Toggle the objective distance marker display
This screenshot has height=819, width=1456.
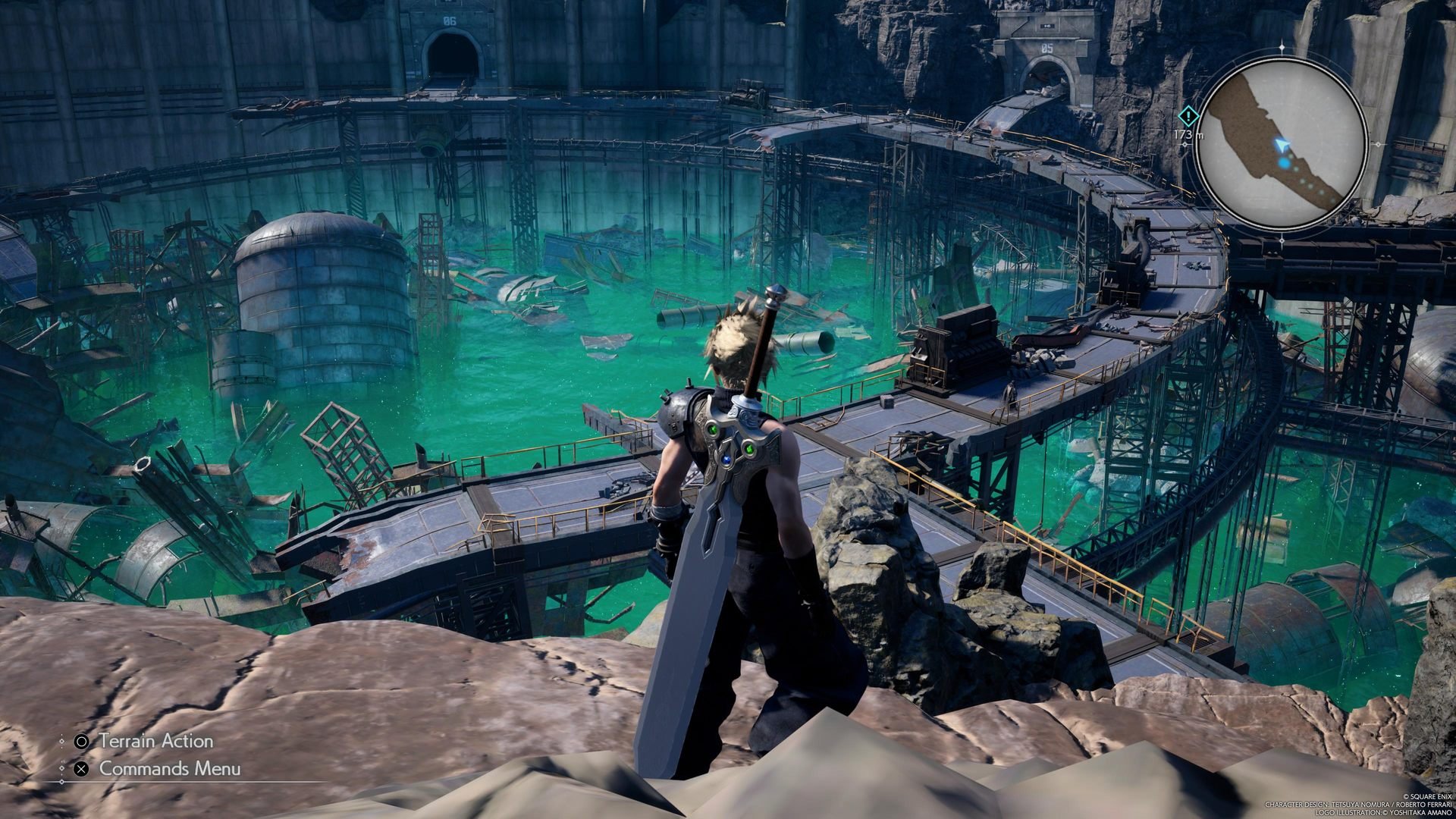click(x=1190, y=135)
